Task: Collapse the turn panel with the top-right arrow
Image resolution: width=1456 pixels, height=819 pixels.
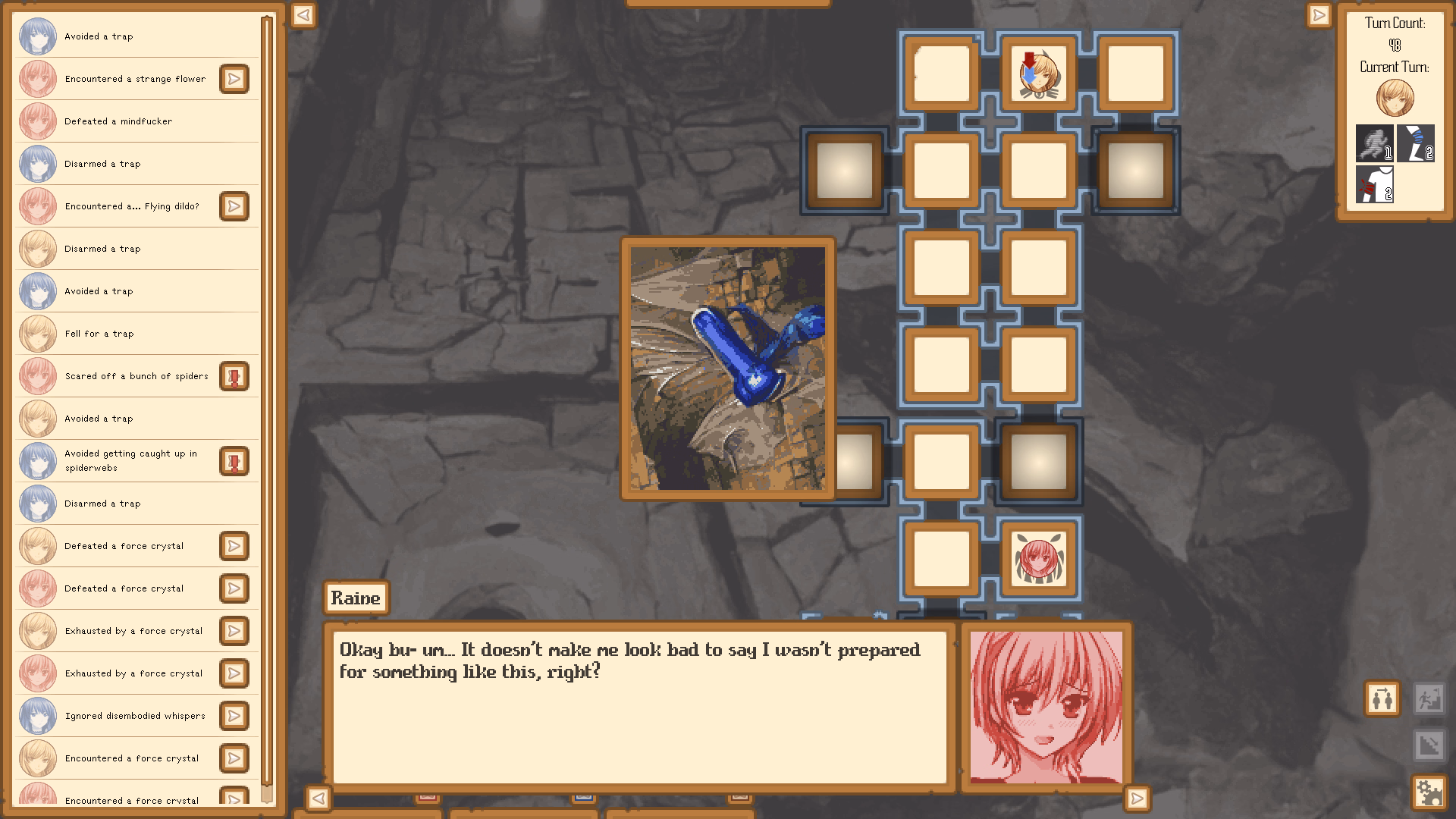Action: [x=1319, y=15]
